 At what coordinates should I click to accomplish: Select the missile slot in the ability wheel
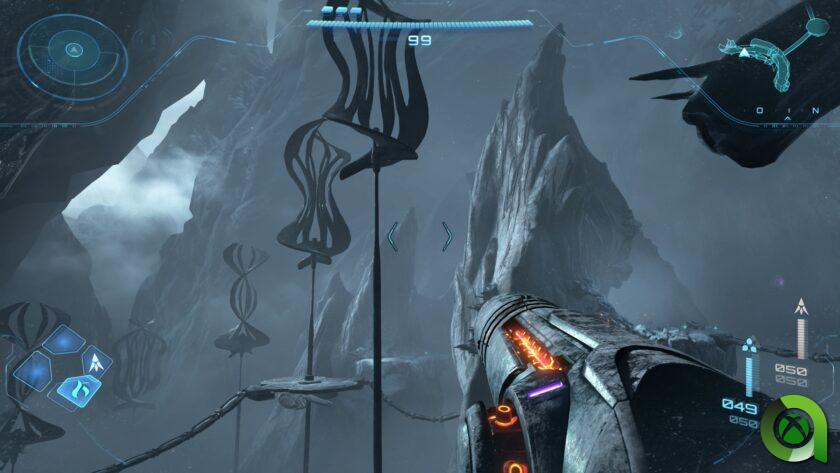[98, 360]
